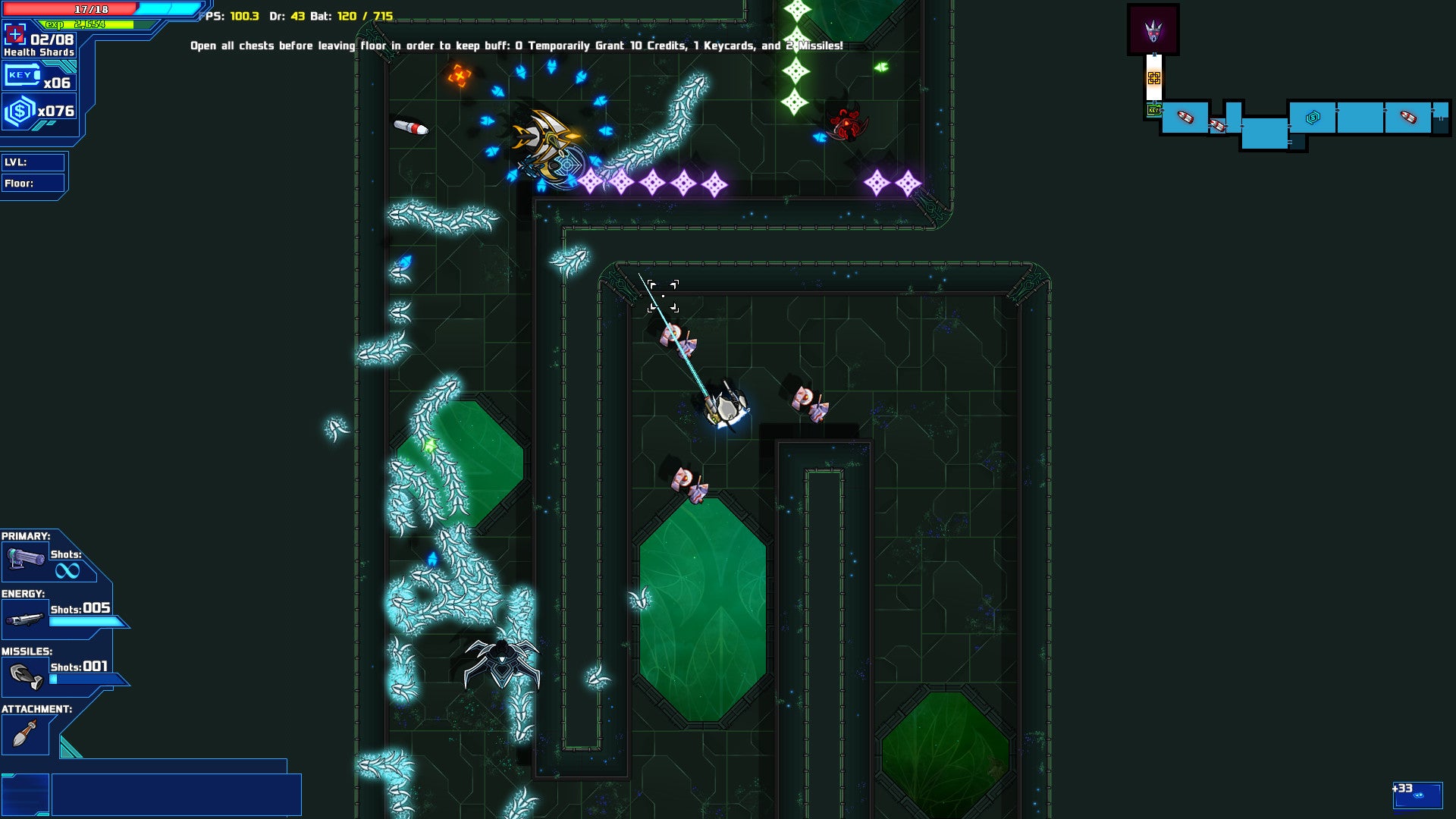Select the primary weapon icon
This screenshot has width=1456, height=819.
[x=26, y=560]
